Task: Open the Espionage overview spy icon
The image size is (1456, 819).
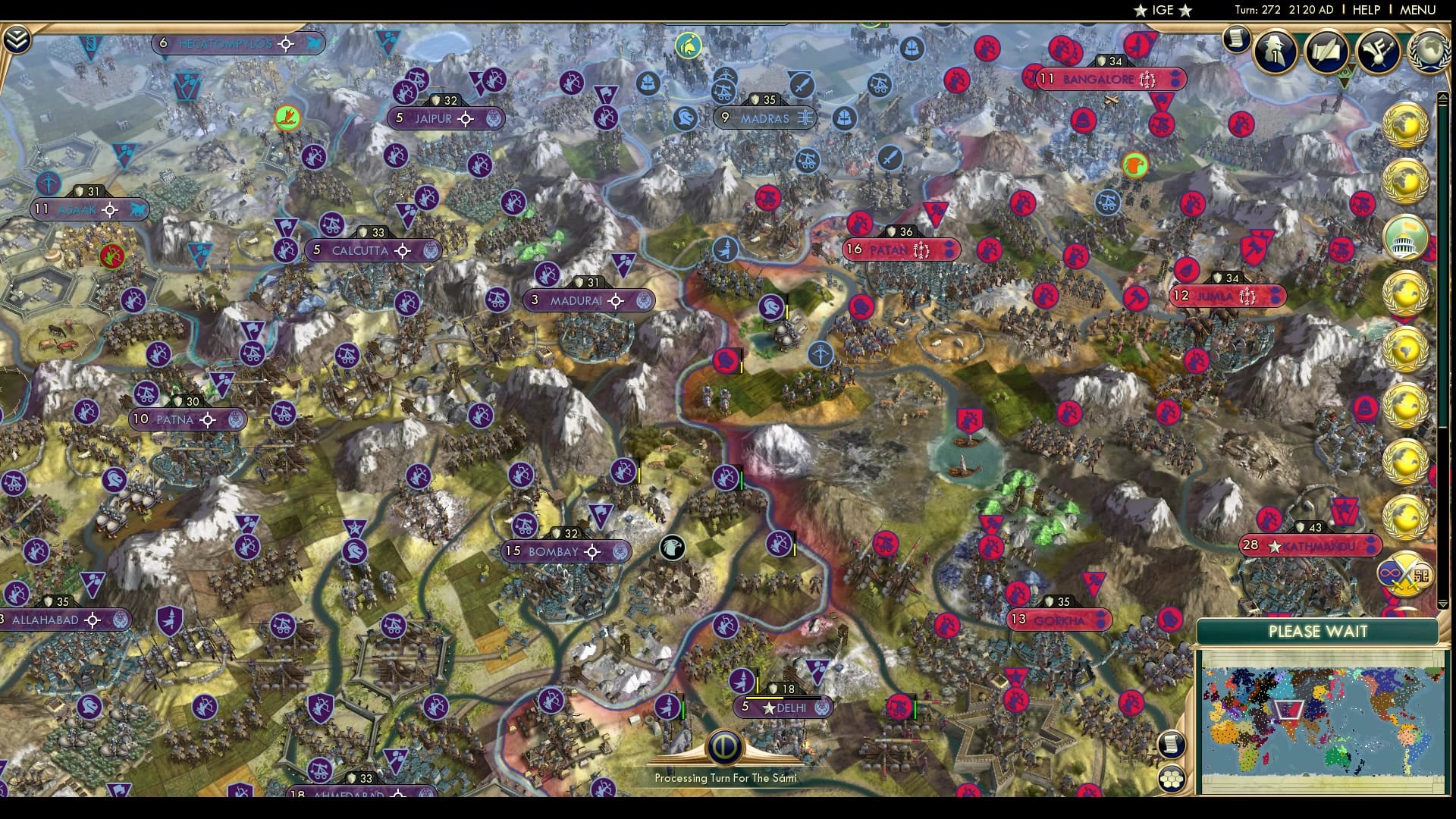Action: point(1276,50)
